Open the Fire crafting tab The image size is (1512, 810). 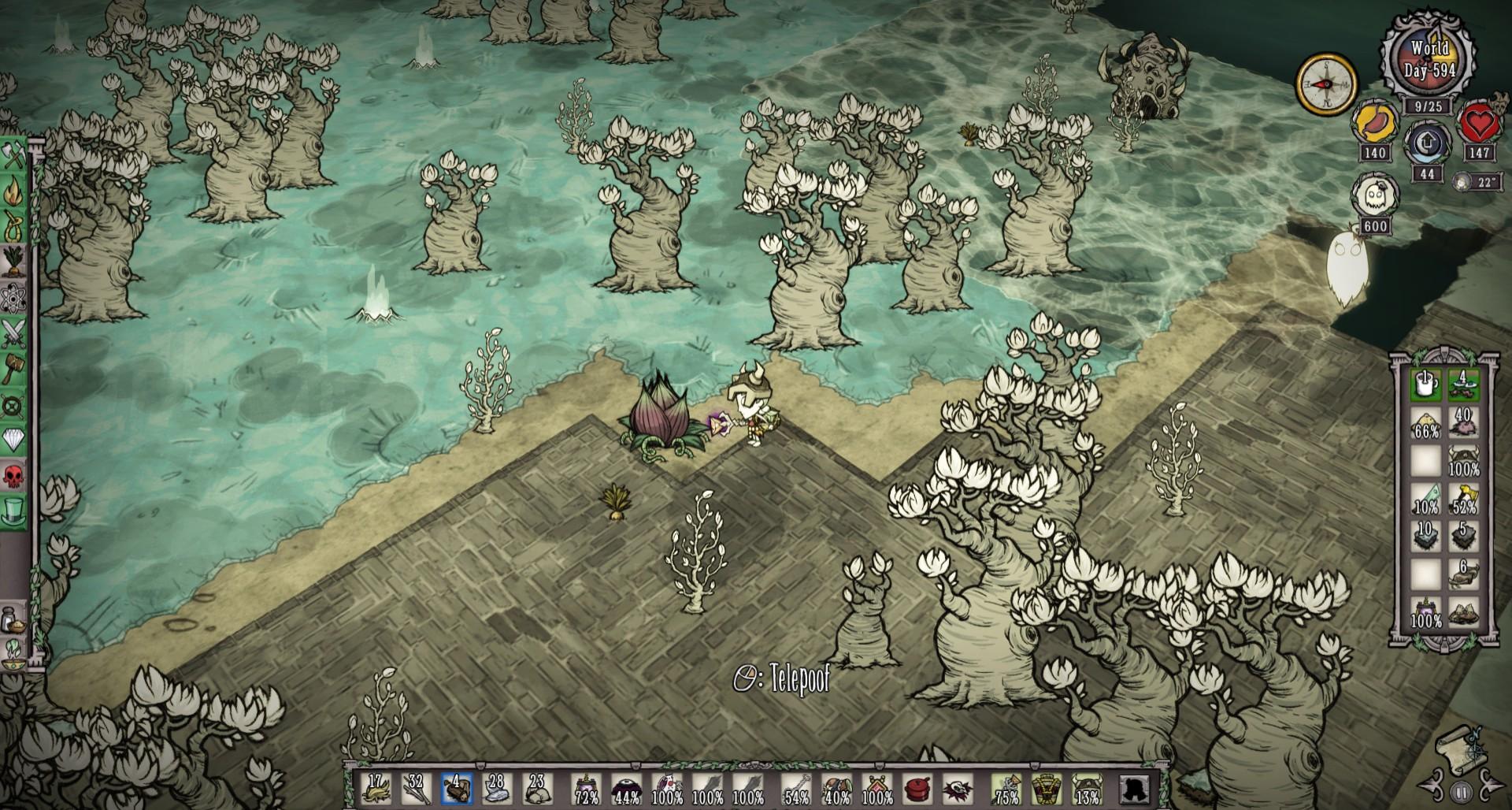pos(14,192)
